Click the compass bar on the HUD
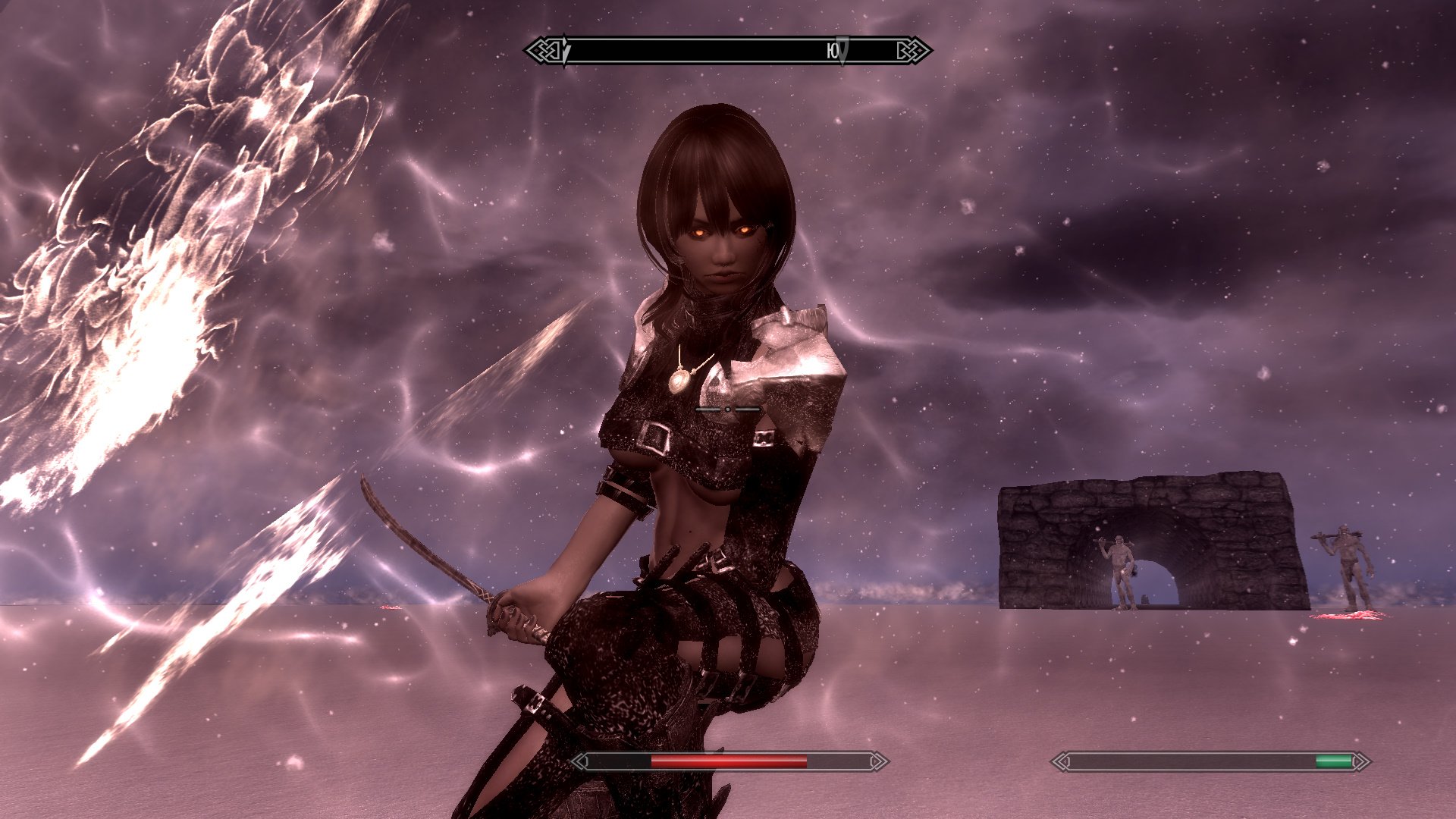Image resolution: width=1456 pixels, height=819 pixels. (x=728, y=51)
